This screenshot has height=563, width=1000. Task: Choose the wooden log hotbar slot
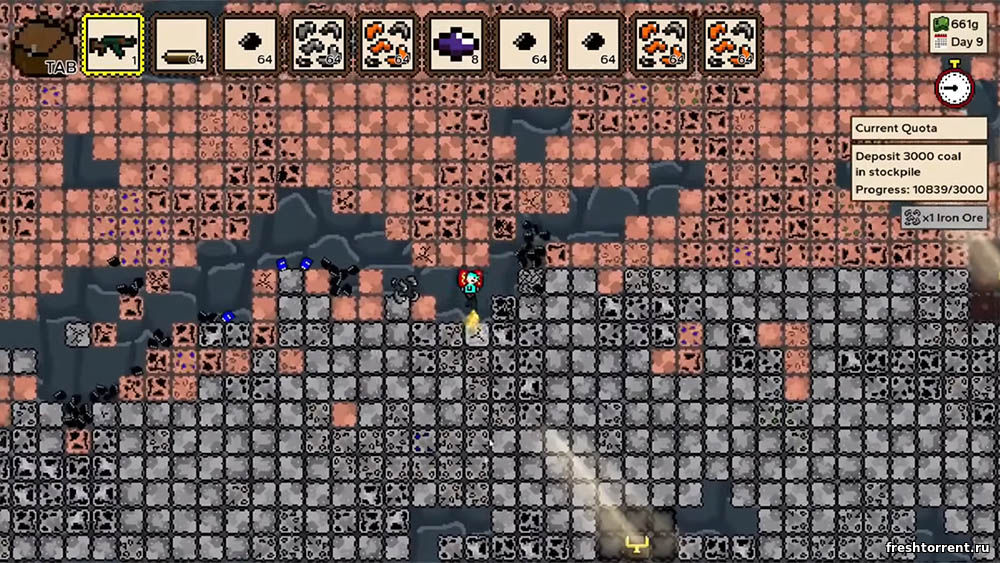coord(182,44)
